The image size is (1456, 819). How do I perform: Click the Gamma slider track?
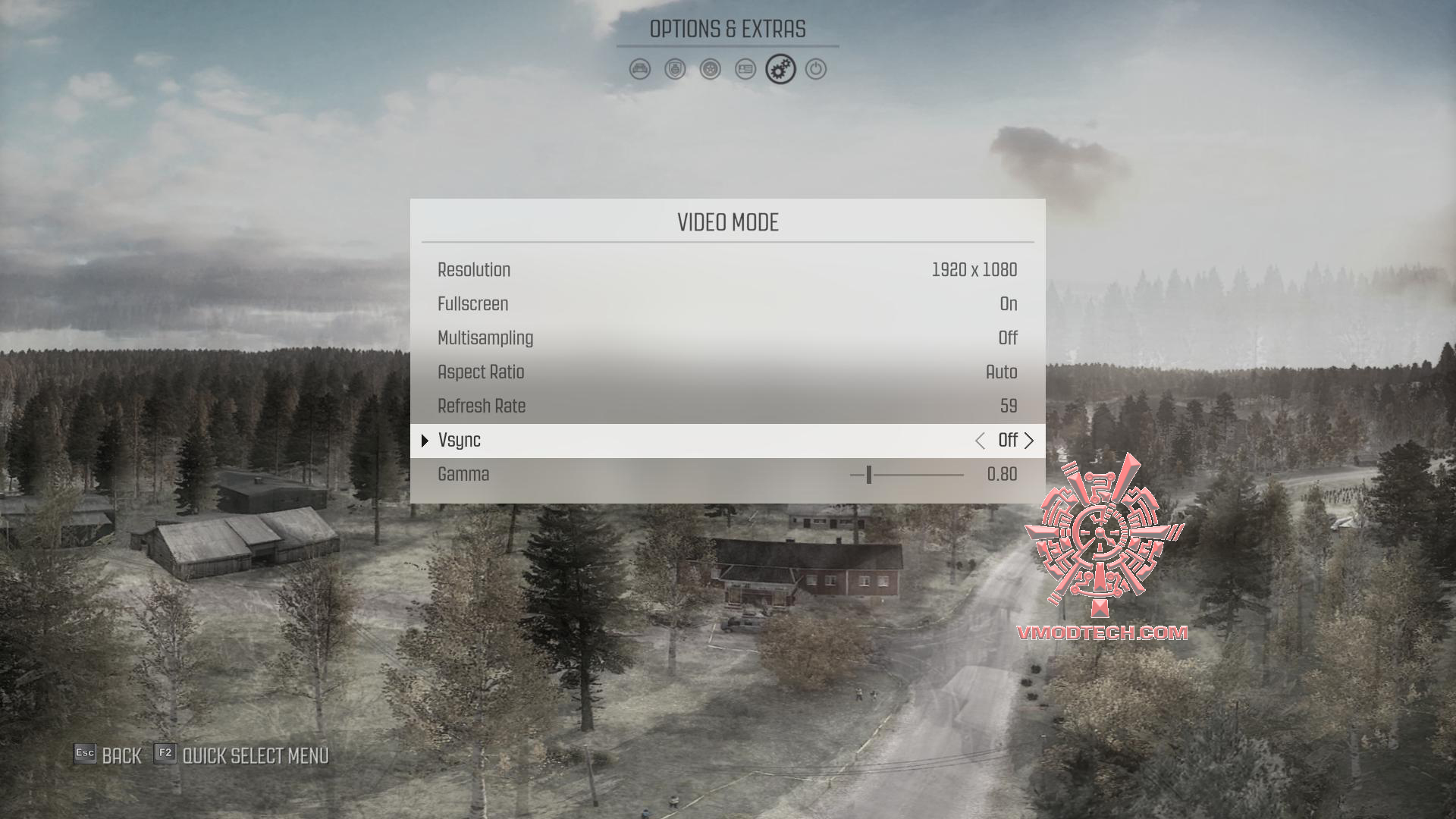(907, 475)
